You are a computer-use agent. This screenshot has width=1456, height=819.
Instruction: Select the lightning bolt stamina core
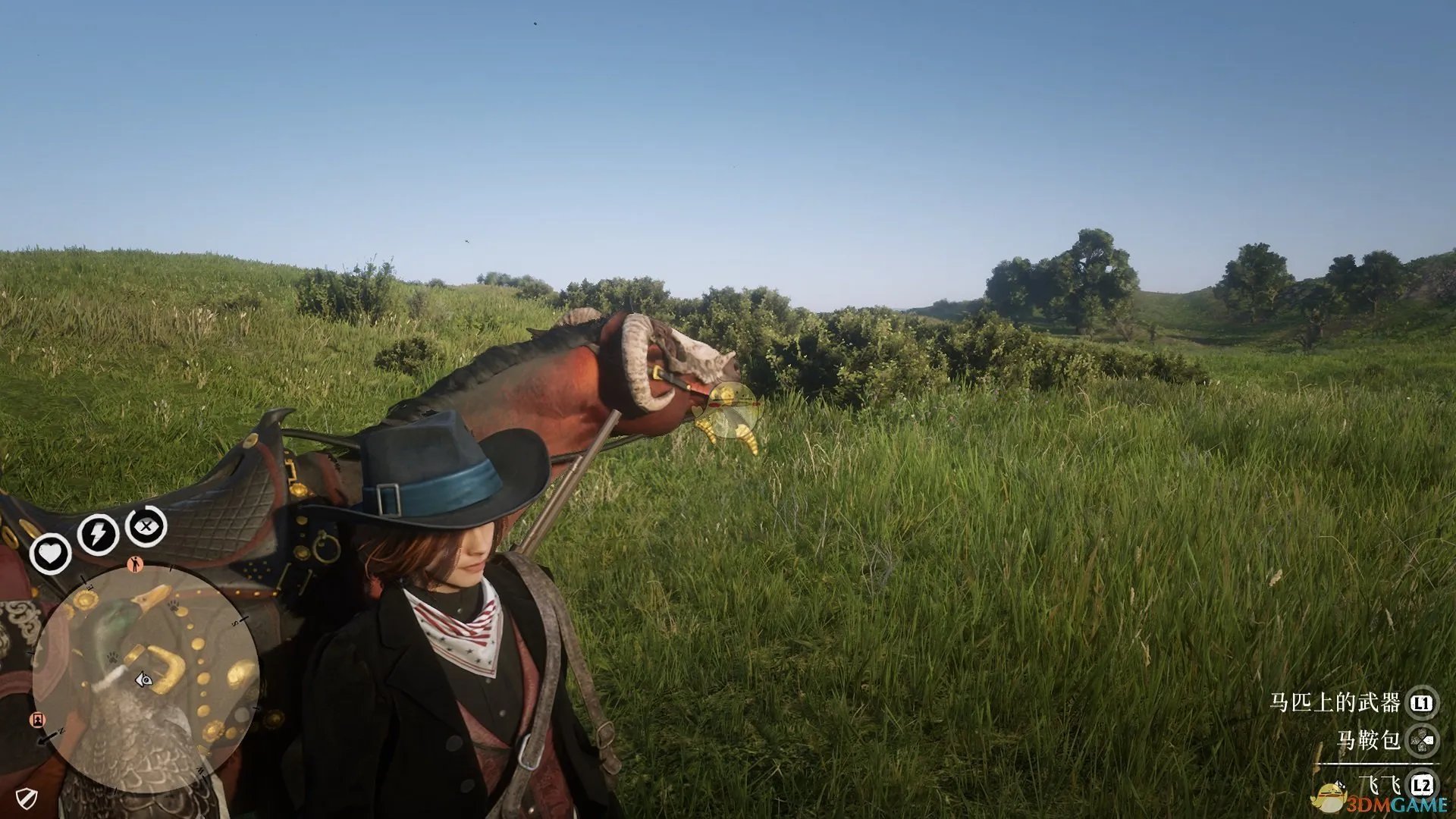point(98,534)
